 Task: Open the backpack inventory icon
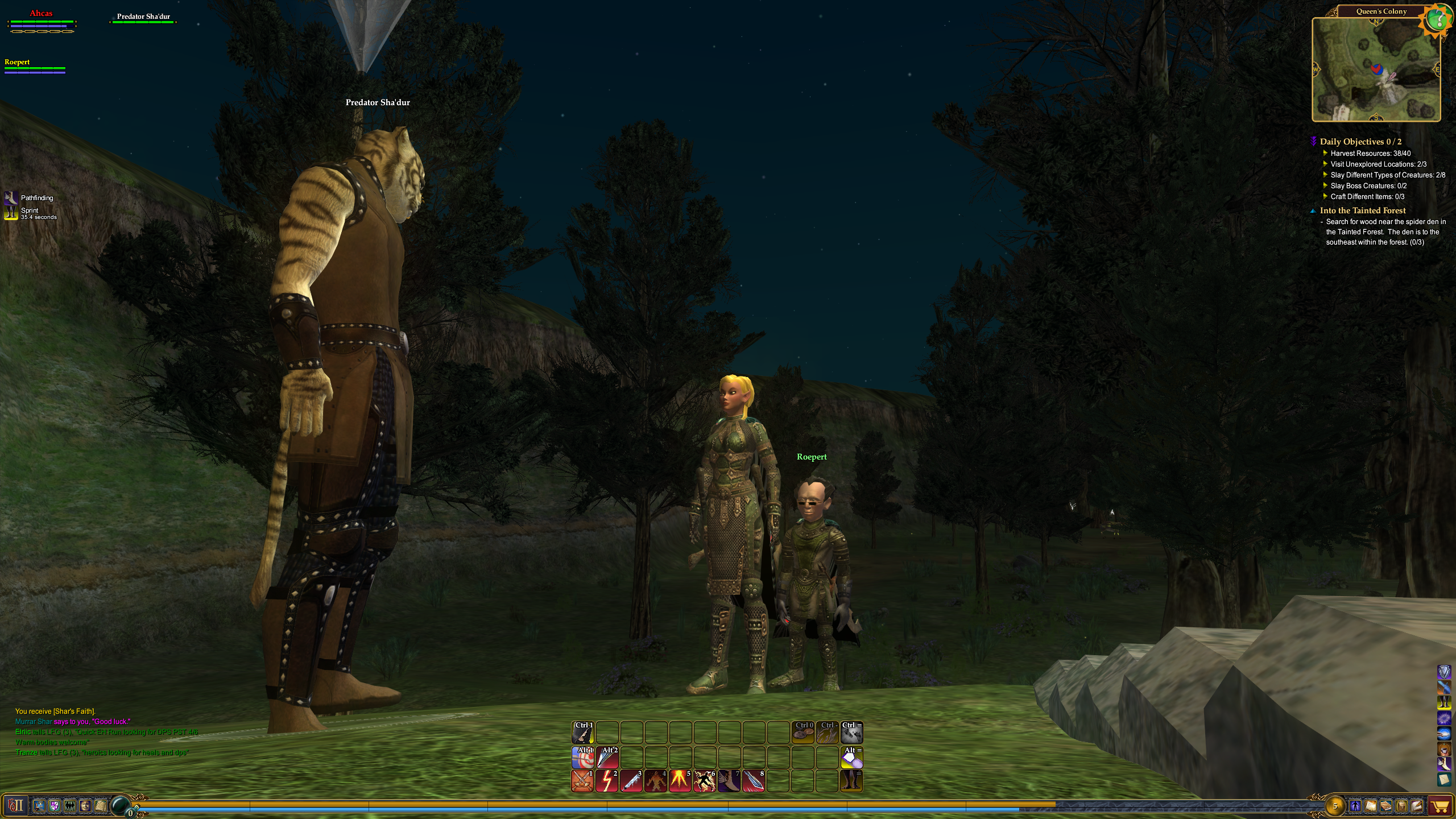point(1401,806)
